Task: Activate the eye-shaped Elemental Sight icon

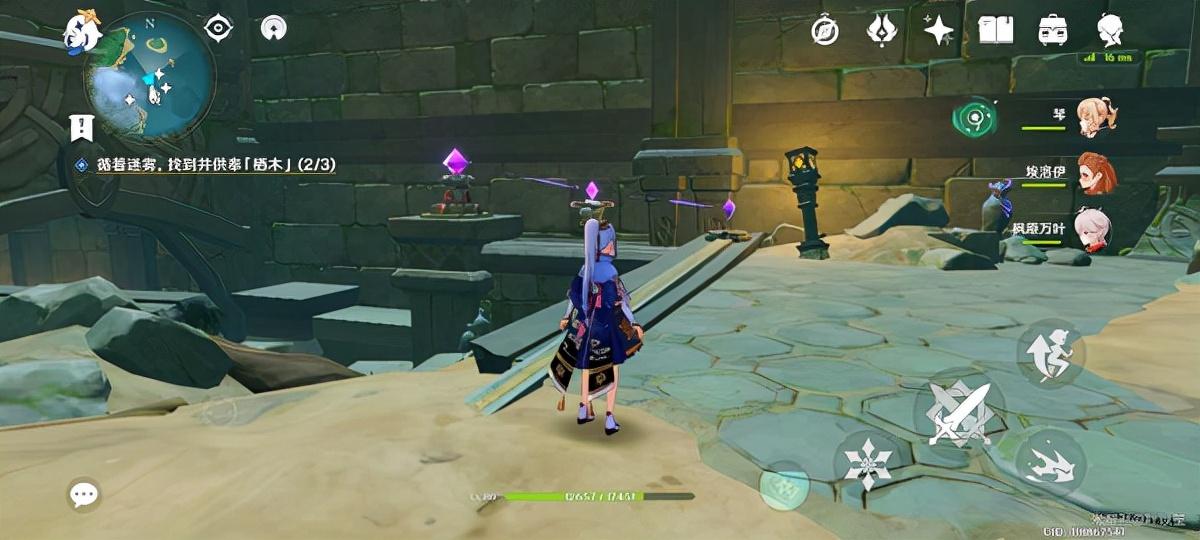Action: click(x=218, y=28)
